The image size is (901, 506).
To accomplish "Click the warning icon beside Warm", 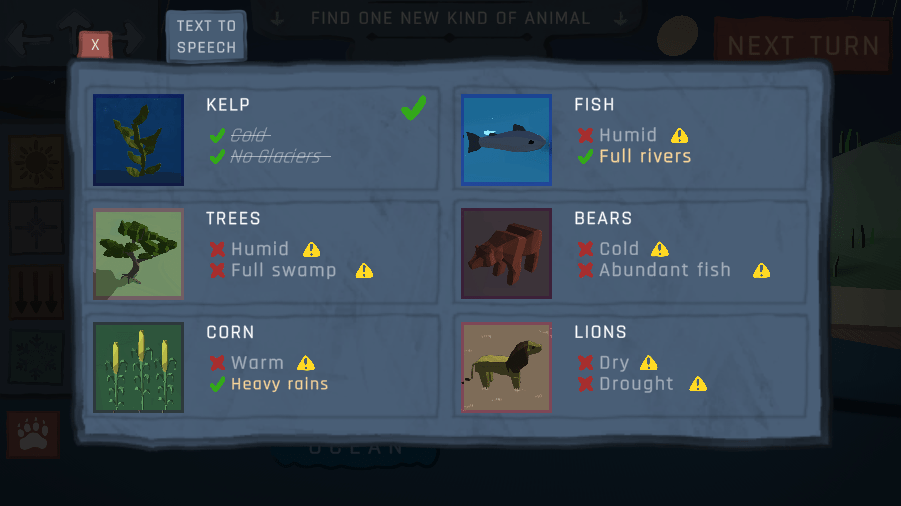I will click(306, 363).
